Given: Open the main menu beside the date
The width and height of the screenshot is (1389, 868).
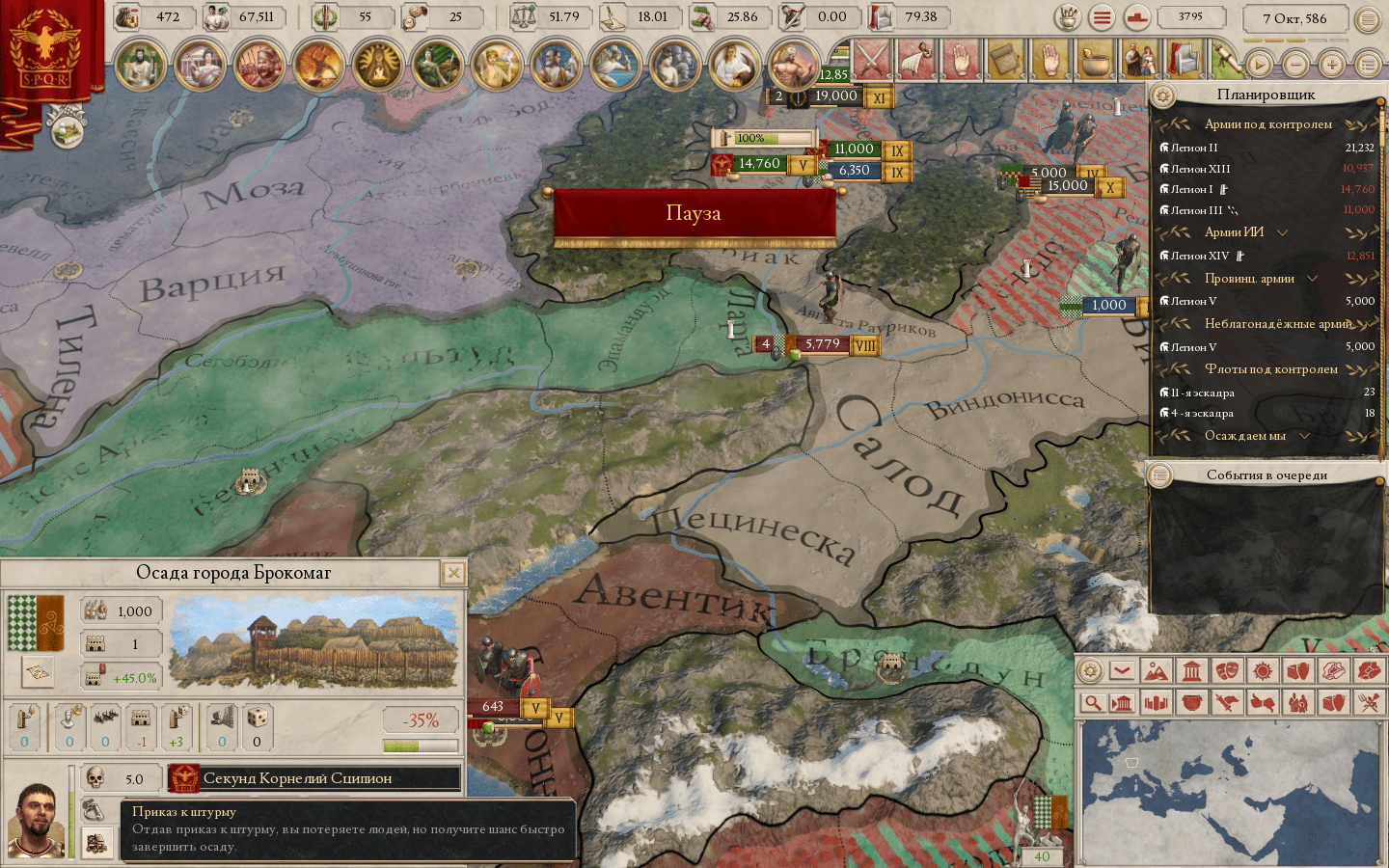Looking at the screenshot, I should [x=1368, y=19].
